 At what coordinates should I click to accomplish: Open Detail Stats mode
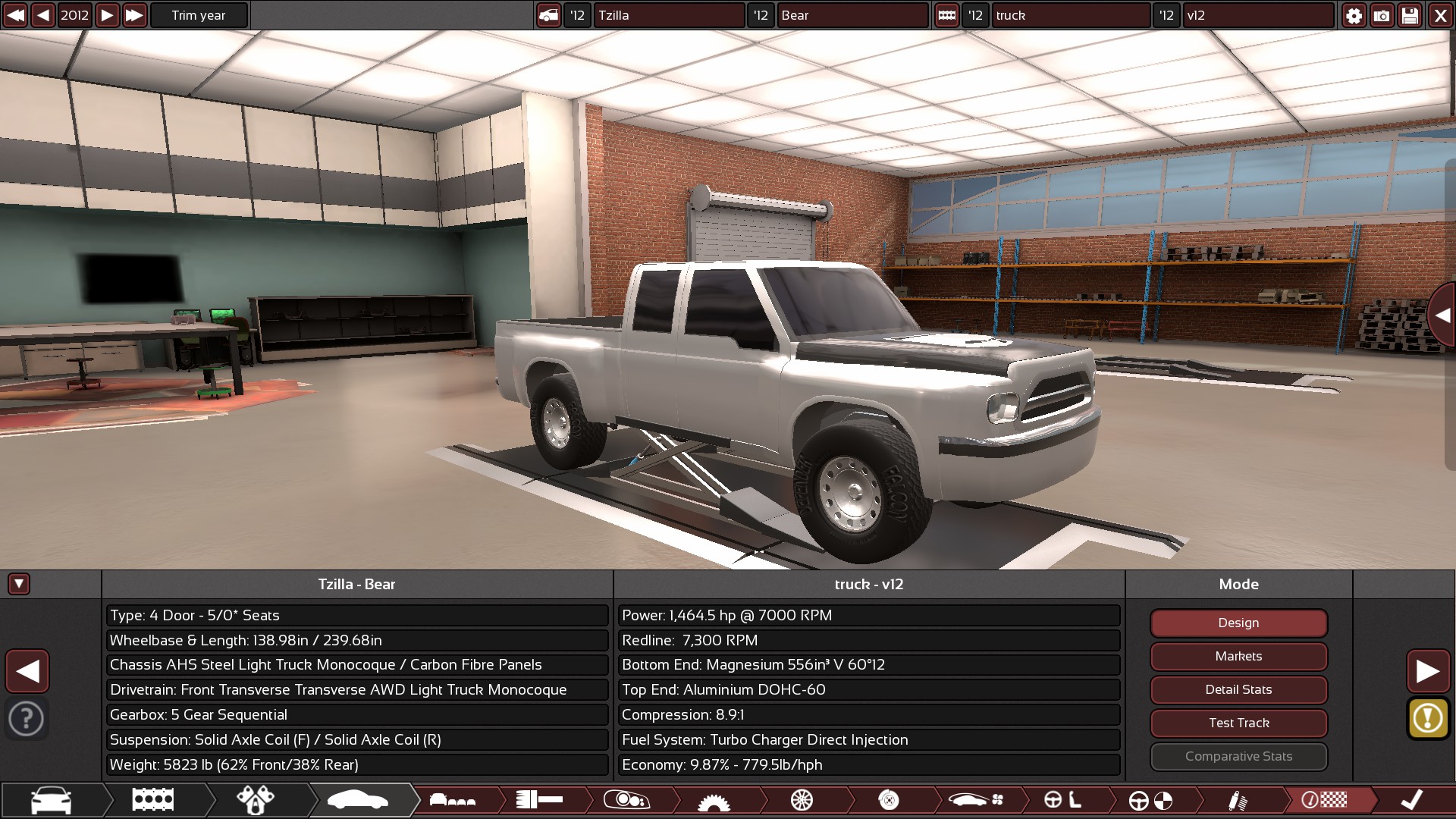click(1238, 689)
